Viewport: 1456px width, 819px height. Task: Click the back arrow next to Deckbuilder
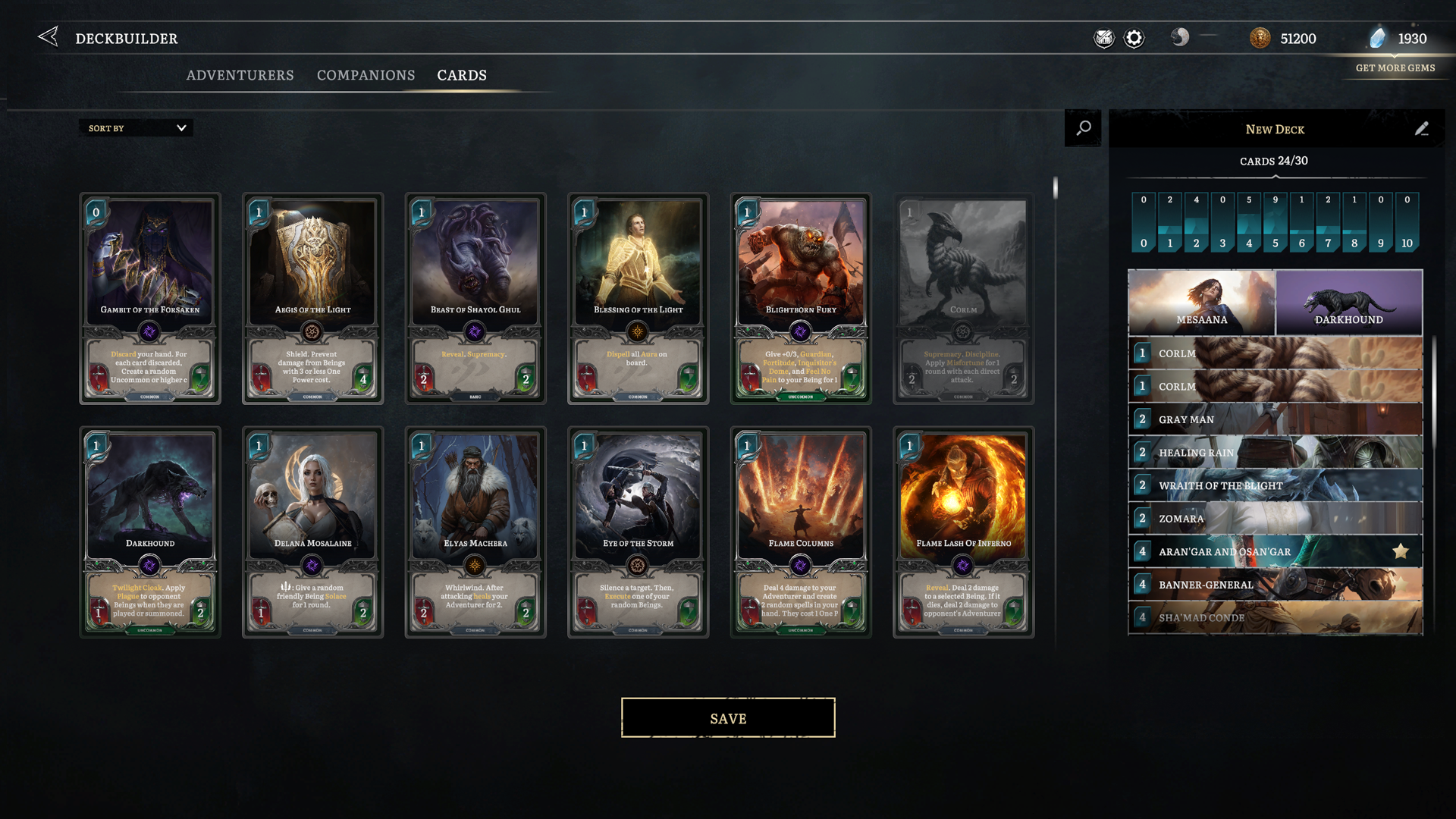tap(48, 36)
